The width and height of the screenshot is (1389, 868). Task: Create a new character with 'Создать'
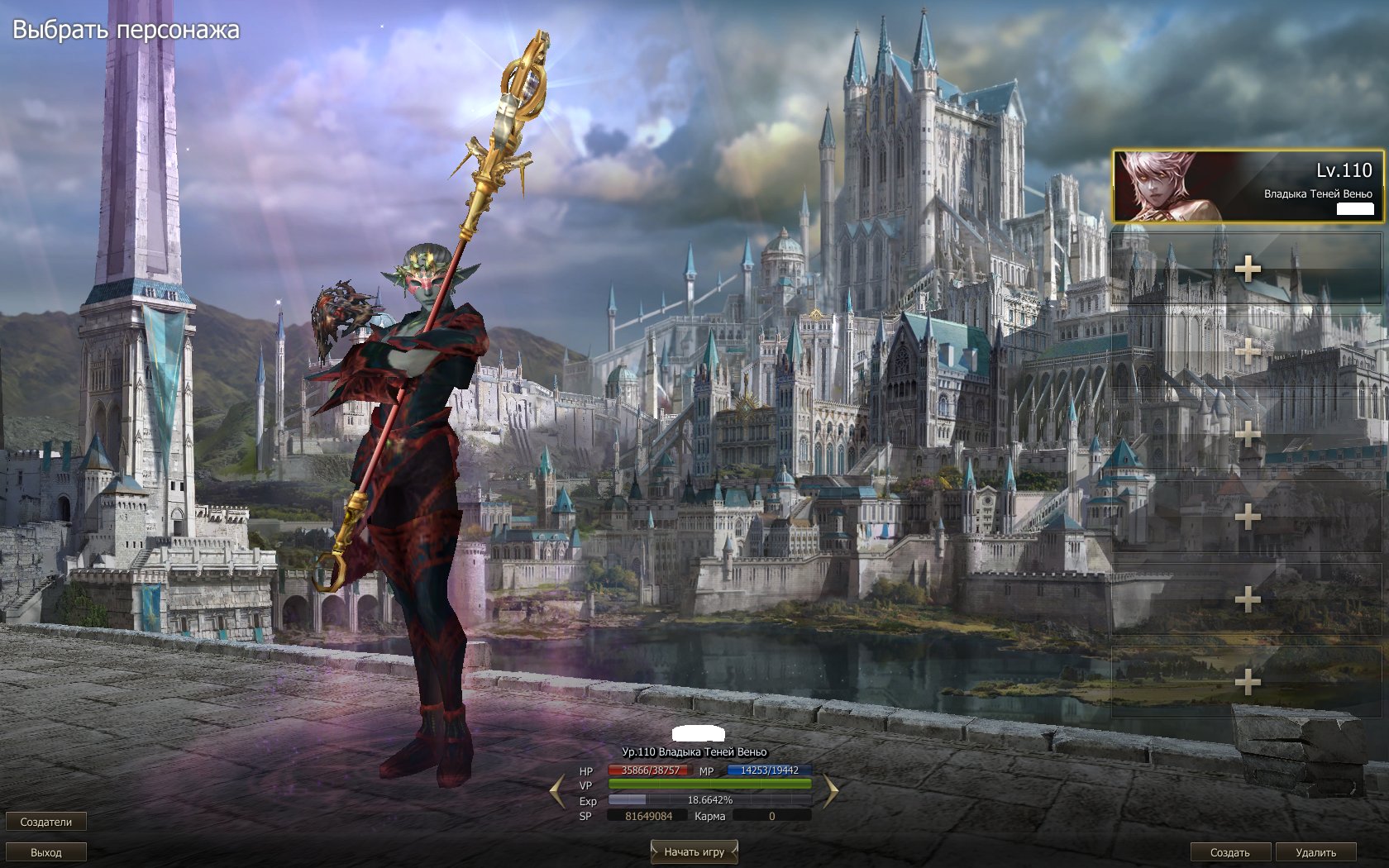[x=1229, y=852]
